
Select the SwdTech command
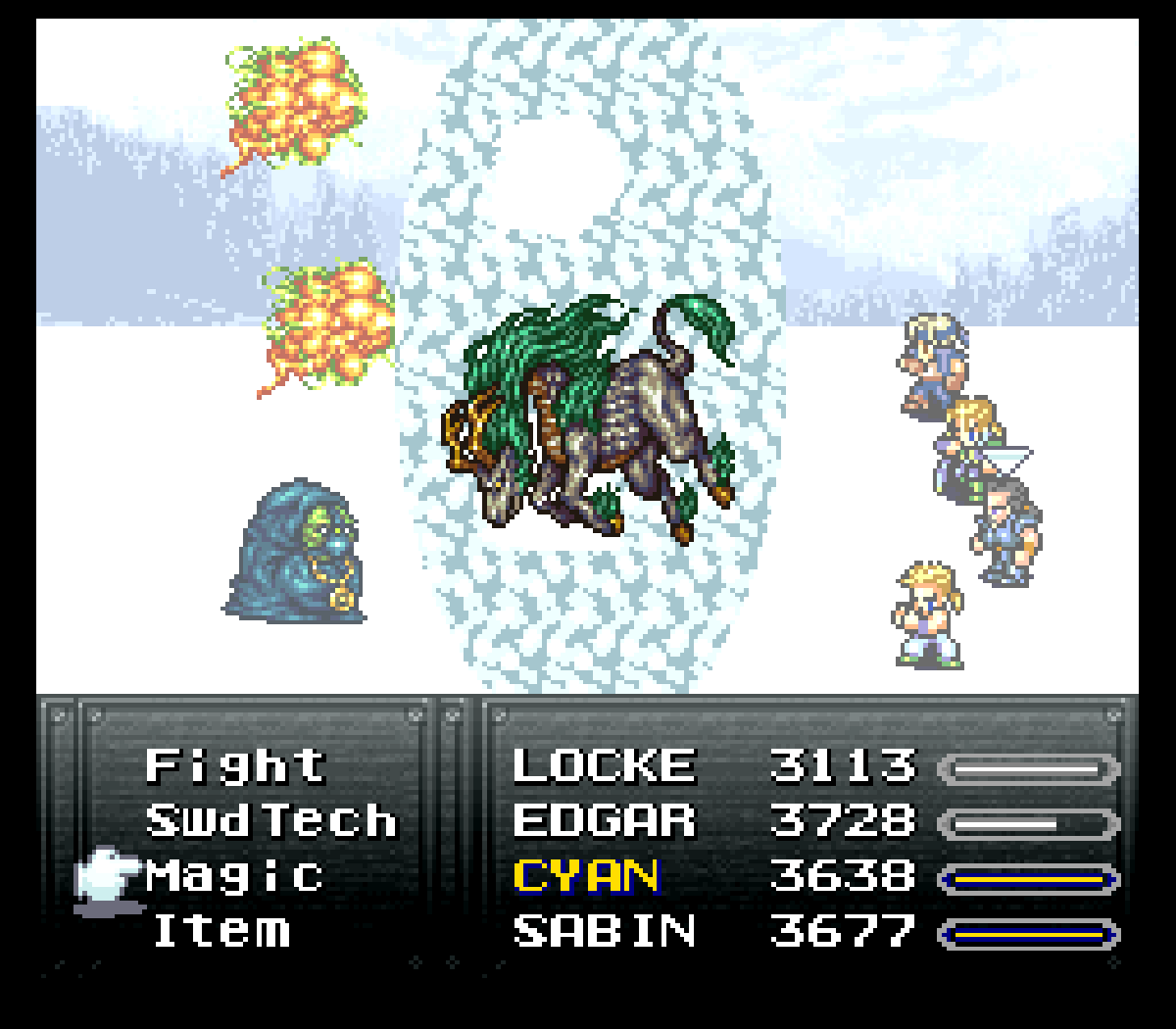coord(271,821)
